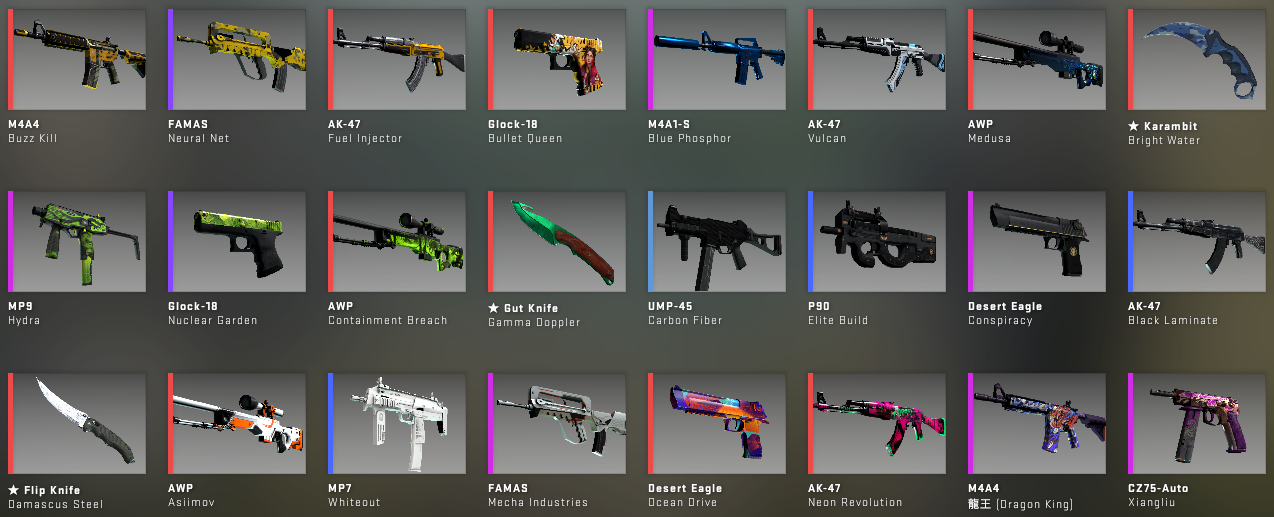The image size is (1274, 517).
Task: Choose the FAMAS Neural Net item
Action: [x=237, y=60]
